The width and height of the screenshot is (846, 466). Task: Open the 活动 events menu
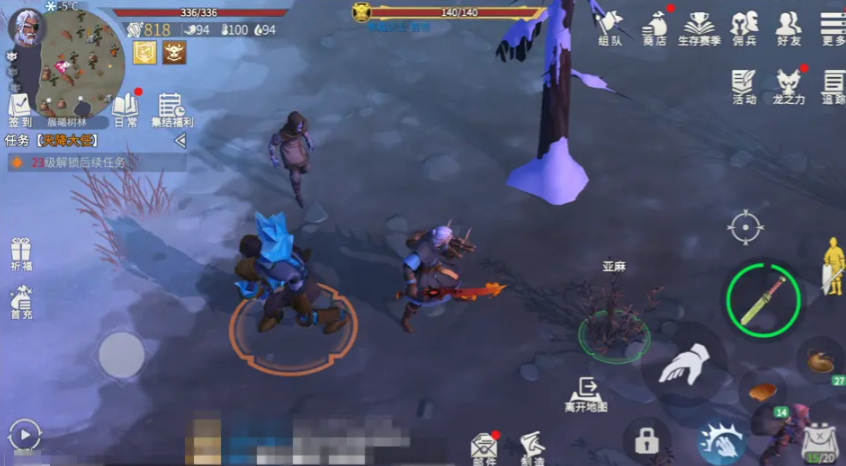tap(744, 86)
